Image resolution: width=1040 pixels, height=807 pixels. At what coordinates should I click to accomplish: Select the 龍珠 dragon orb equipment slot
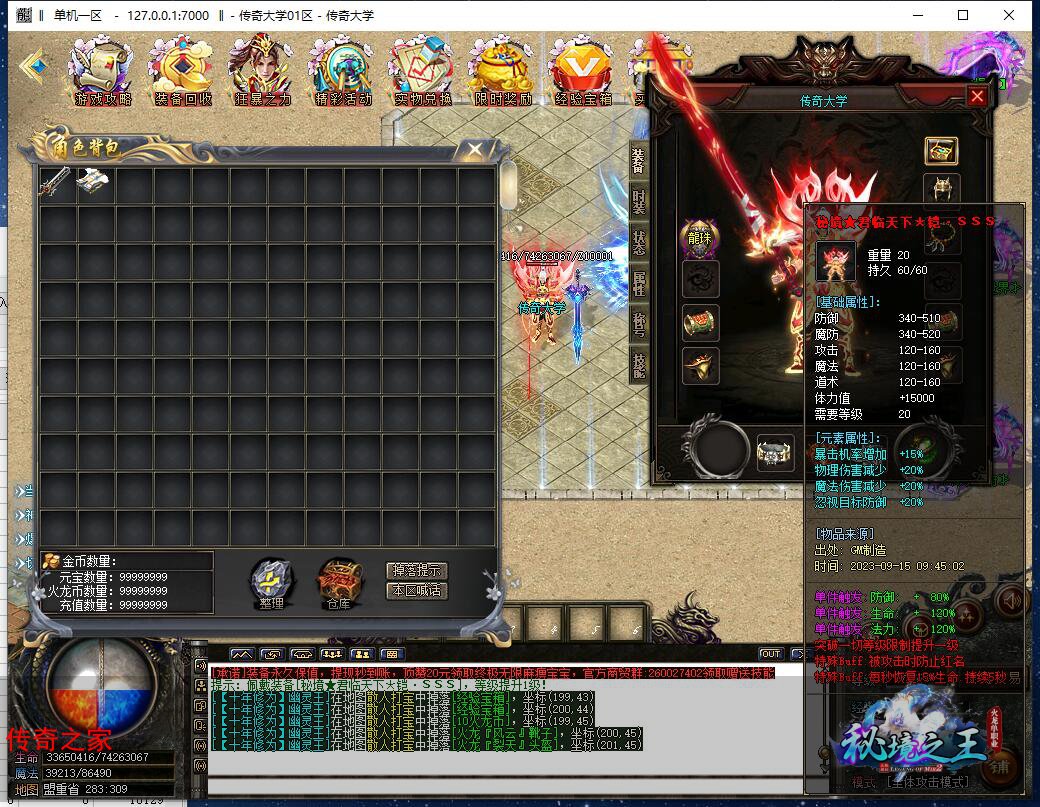coord(699,237)
